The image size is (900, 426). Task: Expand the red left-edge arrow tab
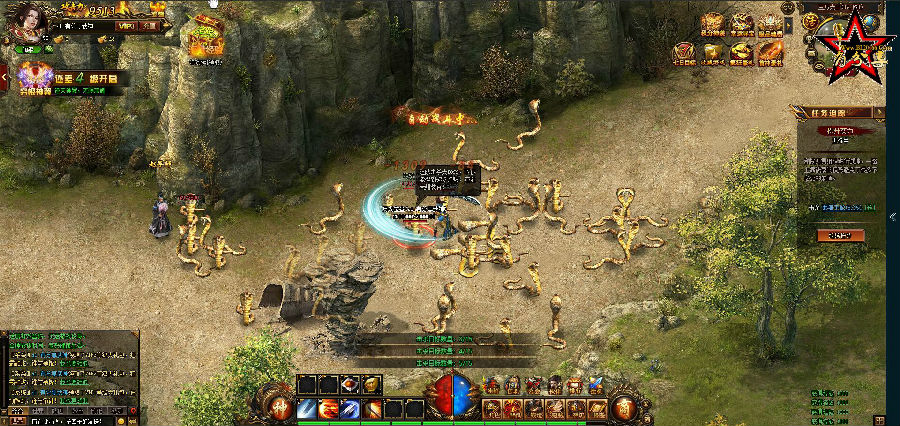coord(4,76)
